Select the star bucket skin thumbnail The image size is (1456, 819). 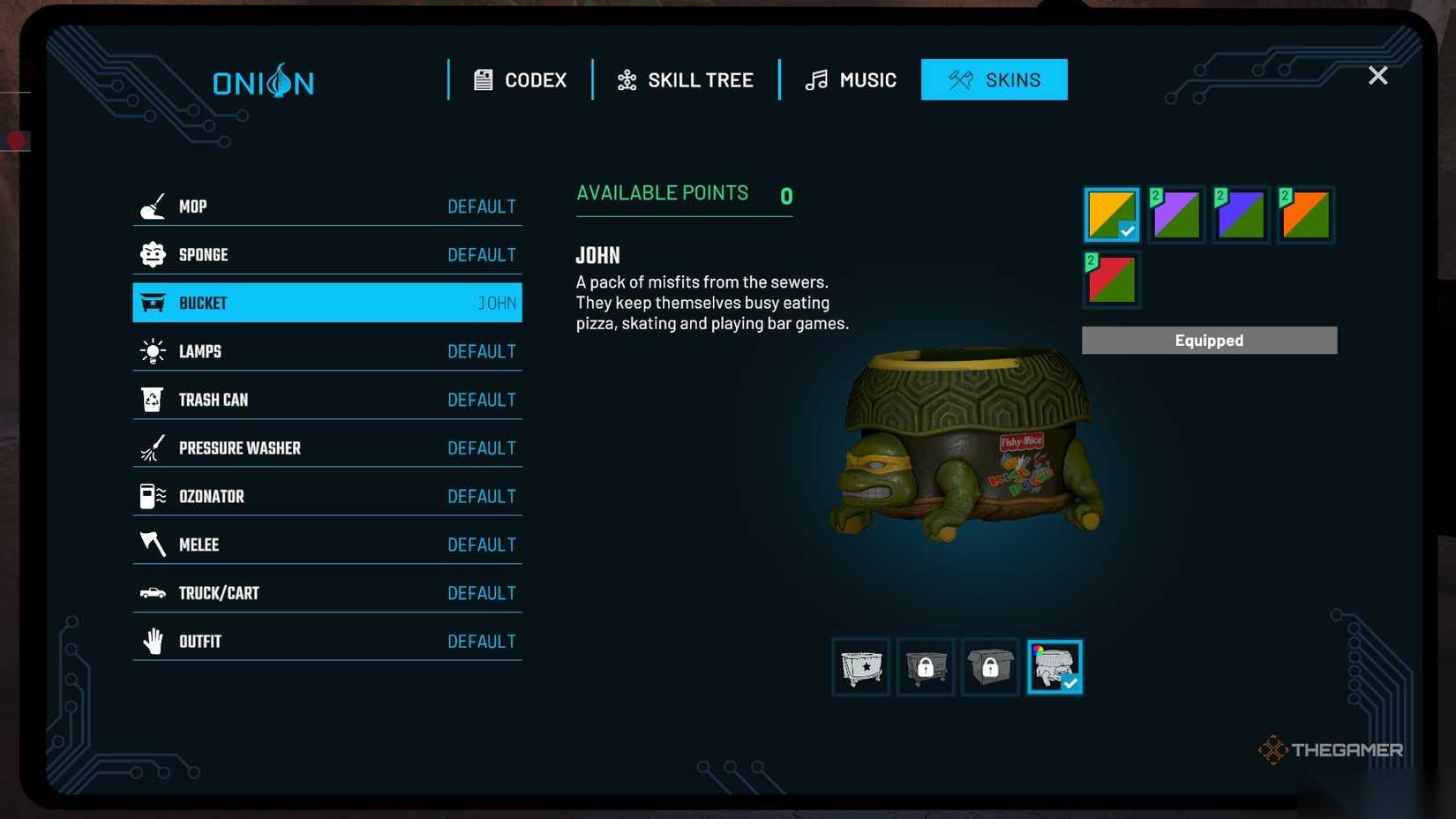[861, 667]
